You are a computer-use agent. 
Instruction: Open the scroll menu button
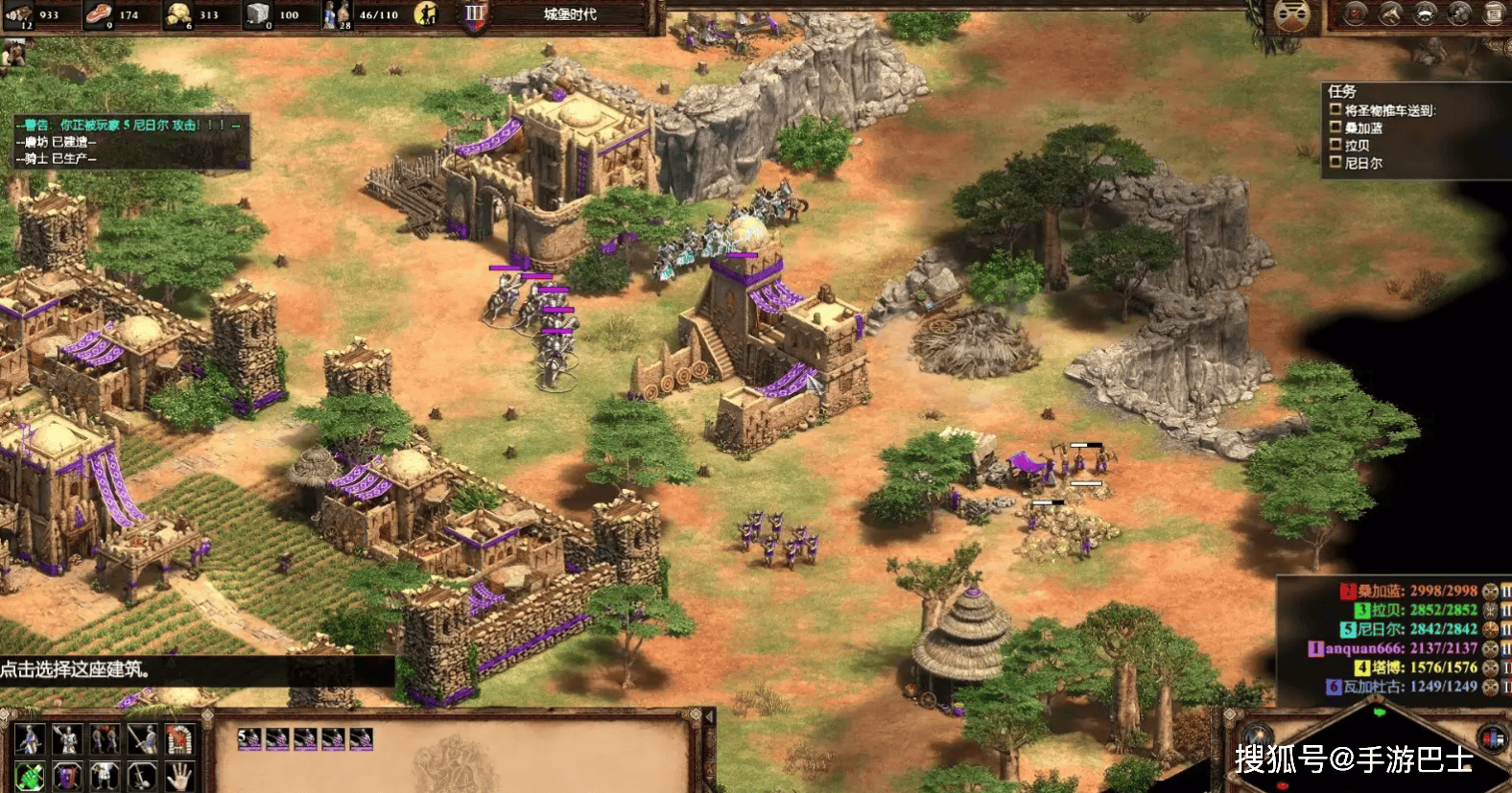point(1494,13)
